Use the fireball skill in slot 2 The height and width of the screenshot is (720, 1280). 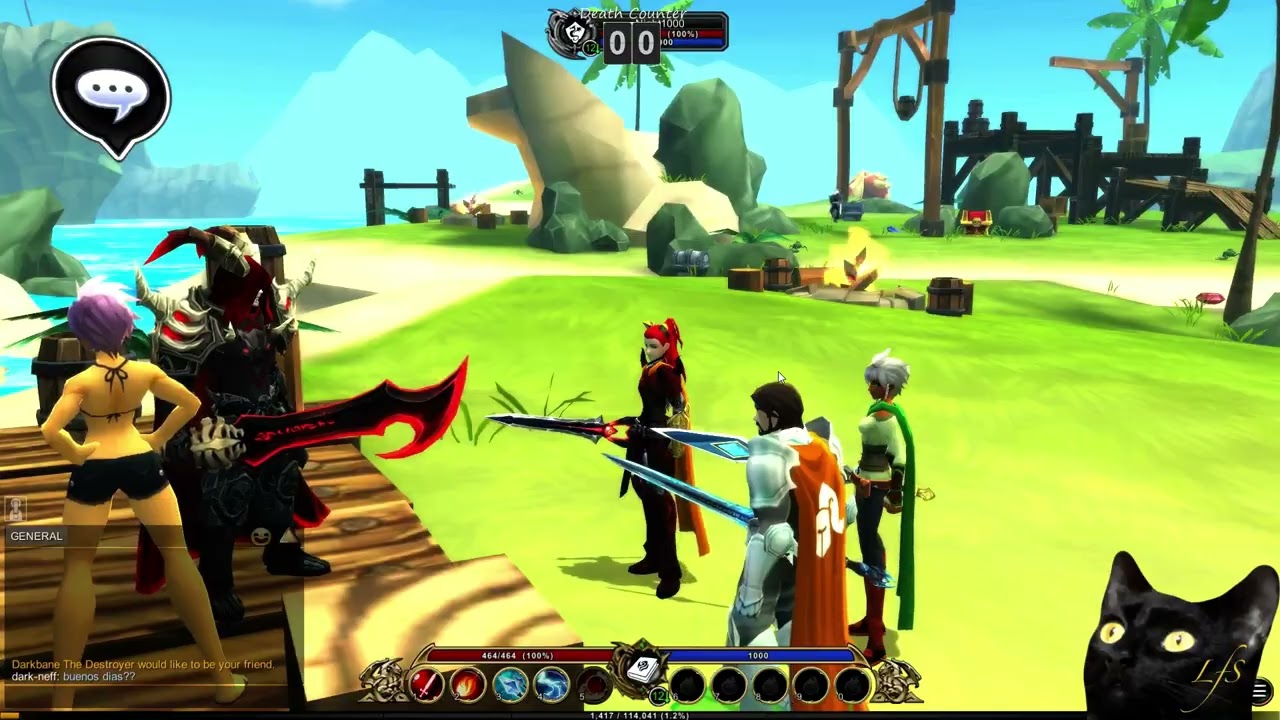(x=468, y=685)
